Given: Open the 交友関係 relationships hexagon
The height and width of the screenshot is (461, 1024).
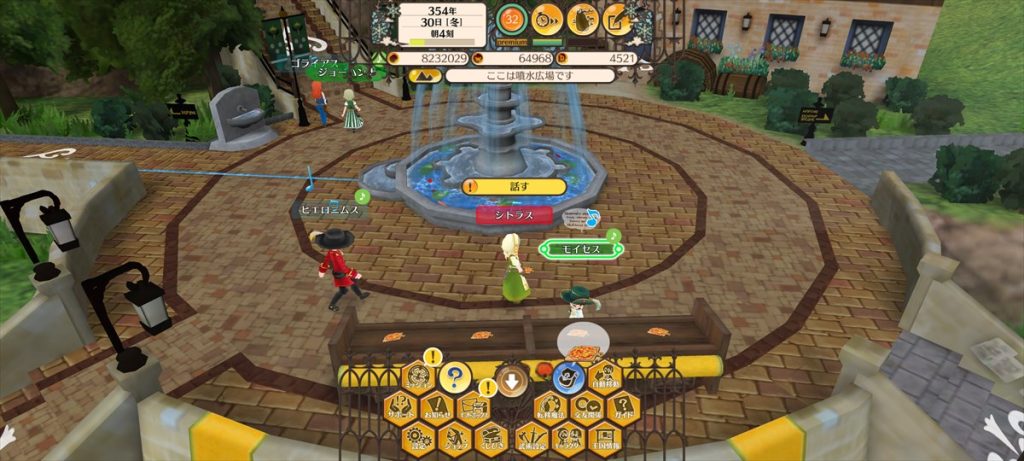Looking at the screenshot, I should (x=586, y=408).
